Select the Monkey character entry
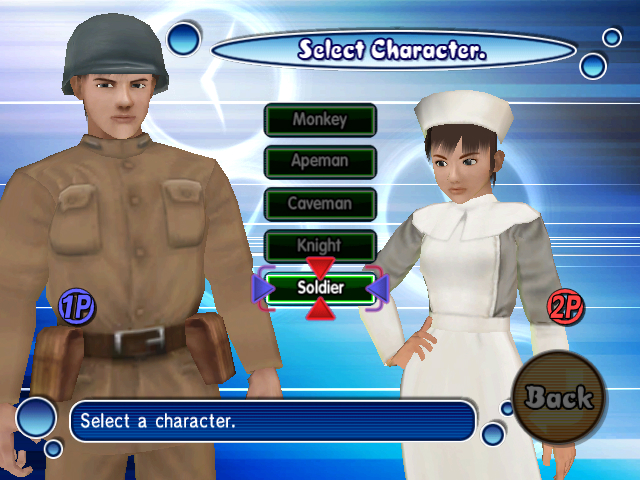640x480 pixels. click(320, 120)
